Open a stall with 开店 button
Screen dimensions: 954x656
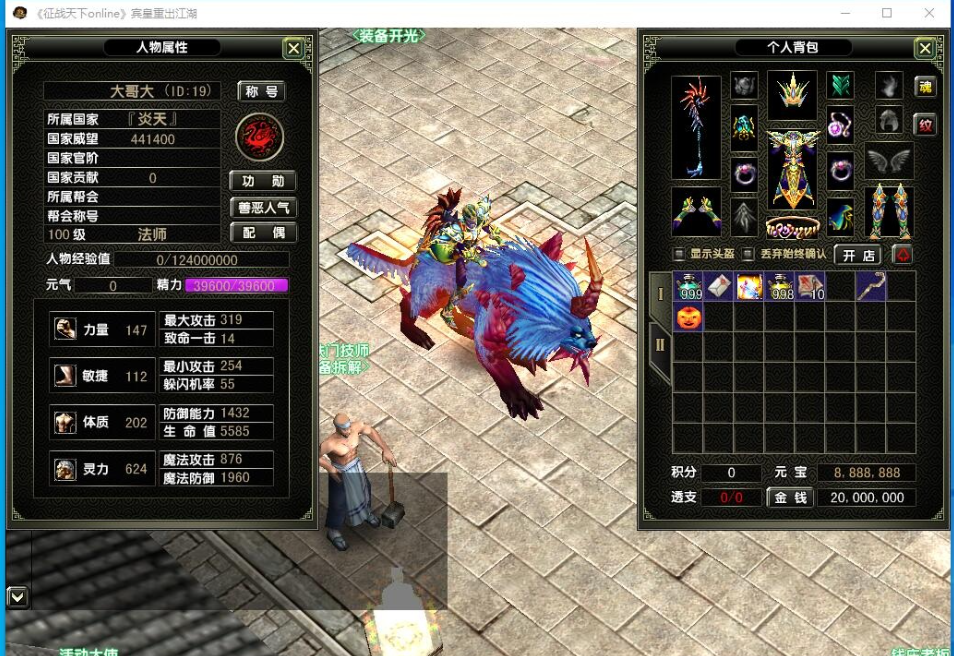point(856,255)
